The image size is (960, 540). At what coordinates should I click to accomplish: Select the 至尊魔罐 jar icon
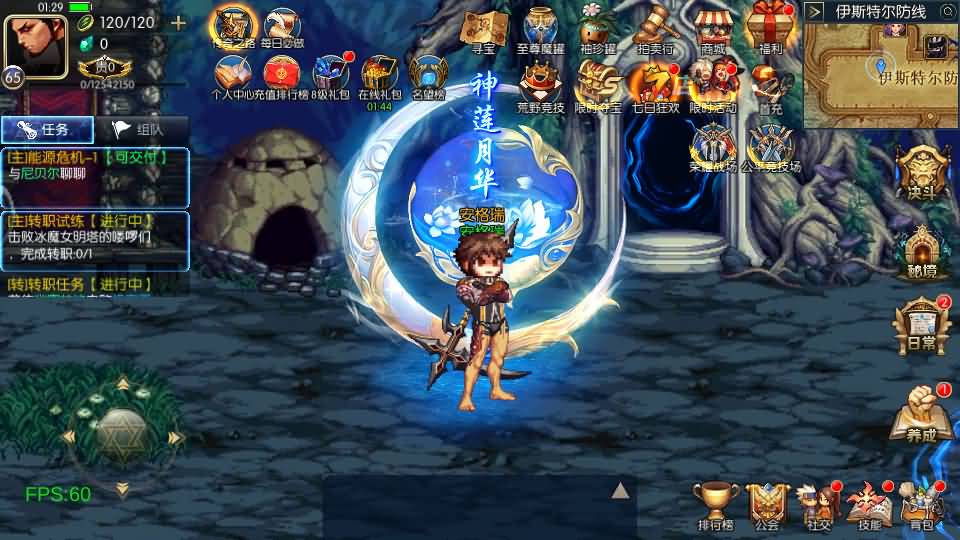tap(541, 28)
